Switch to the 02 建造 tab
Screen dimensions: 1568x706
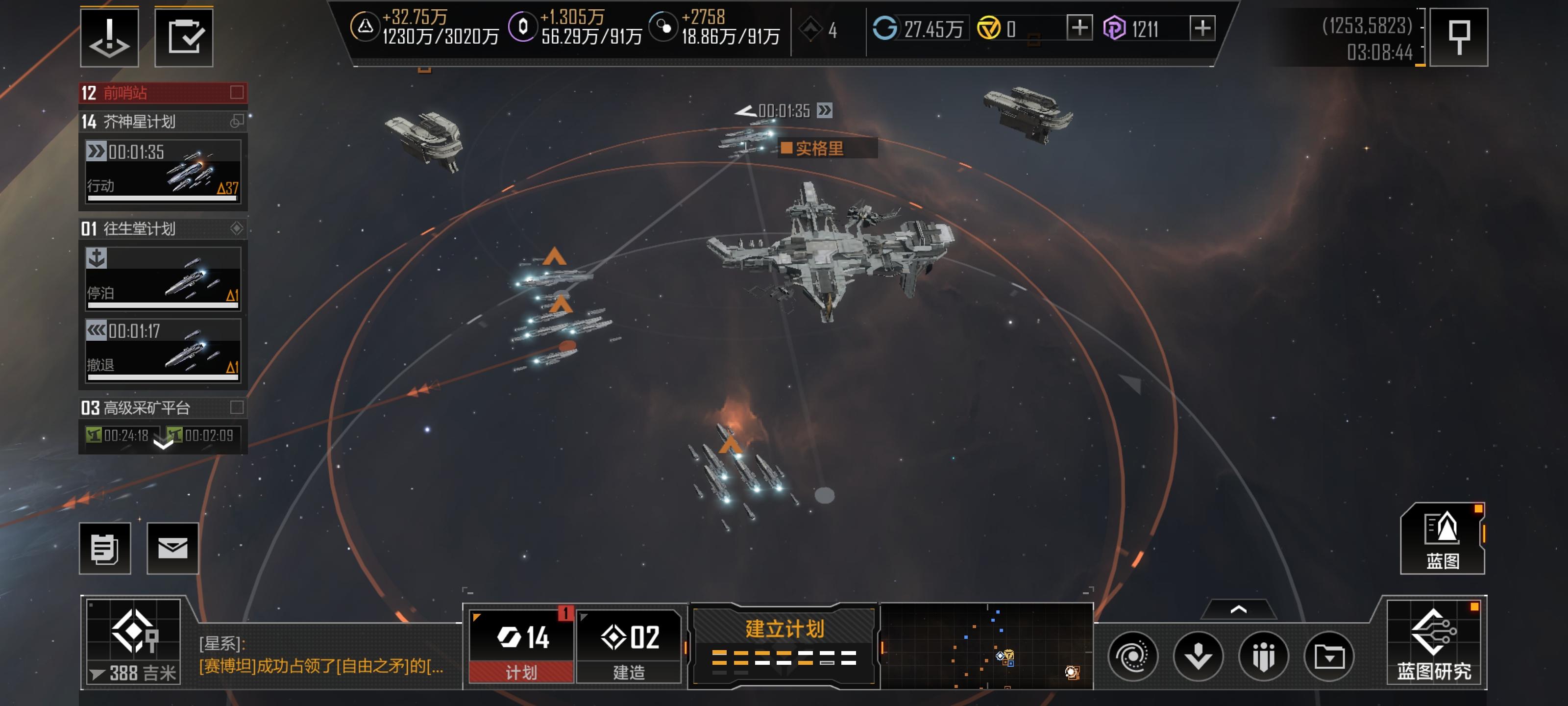[x=629, y=646]
